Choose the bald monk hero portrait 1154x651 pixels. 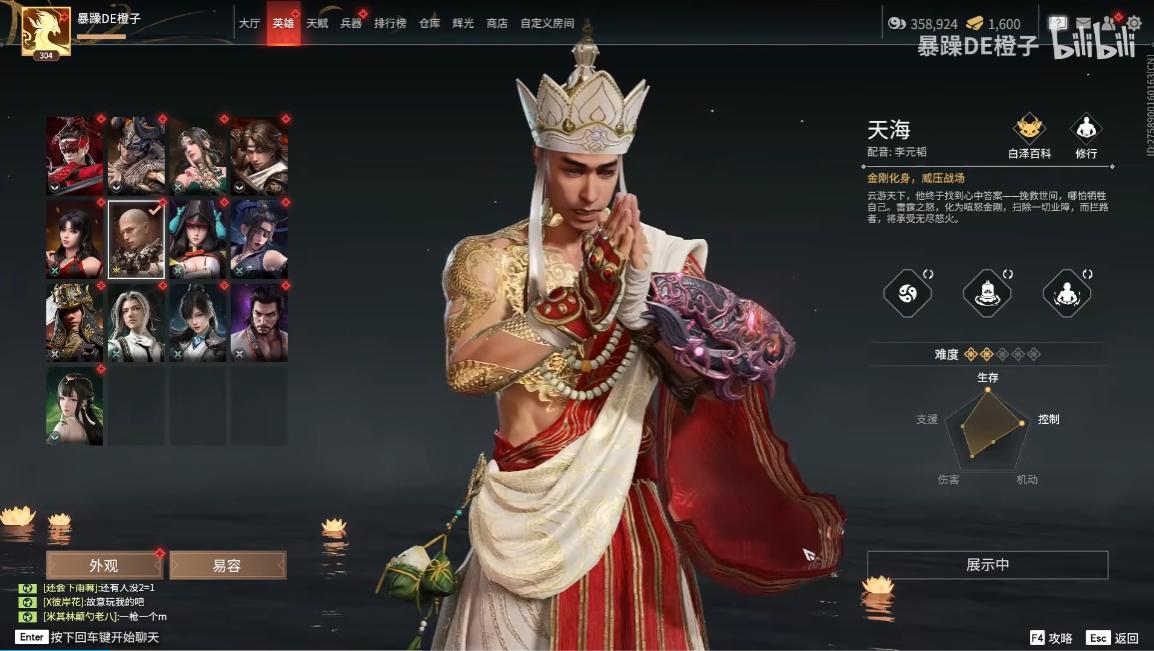point(136,239)
